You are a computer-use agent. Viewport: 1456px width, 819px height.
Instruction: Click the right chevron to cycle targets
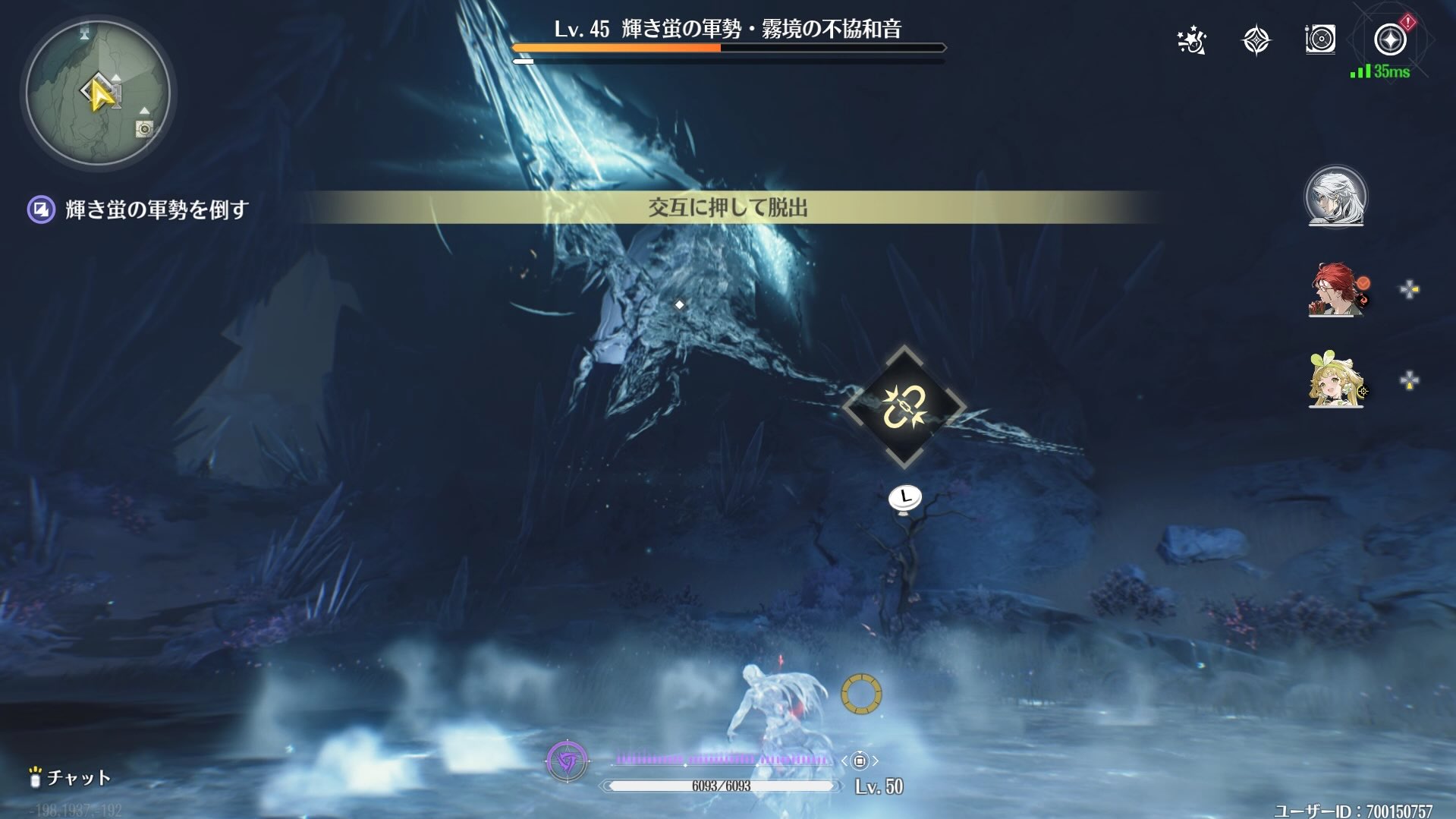(x=877, y=761)
